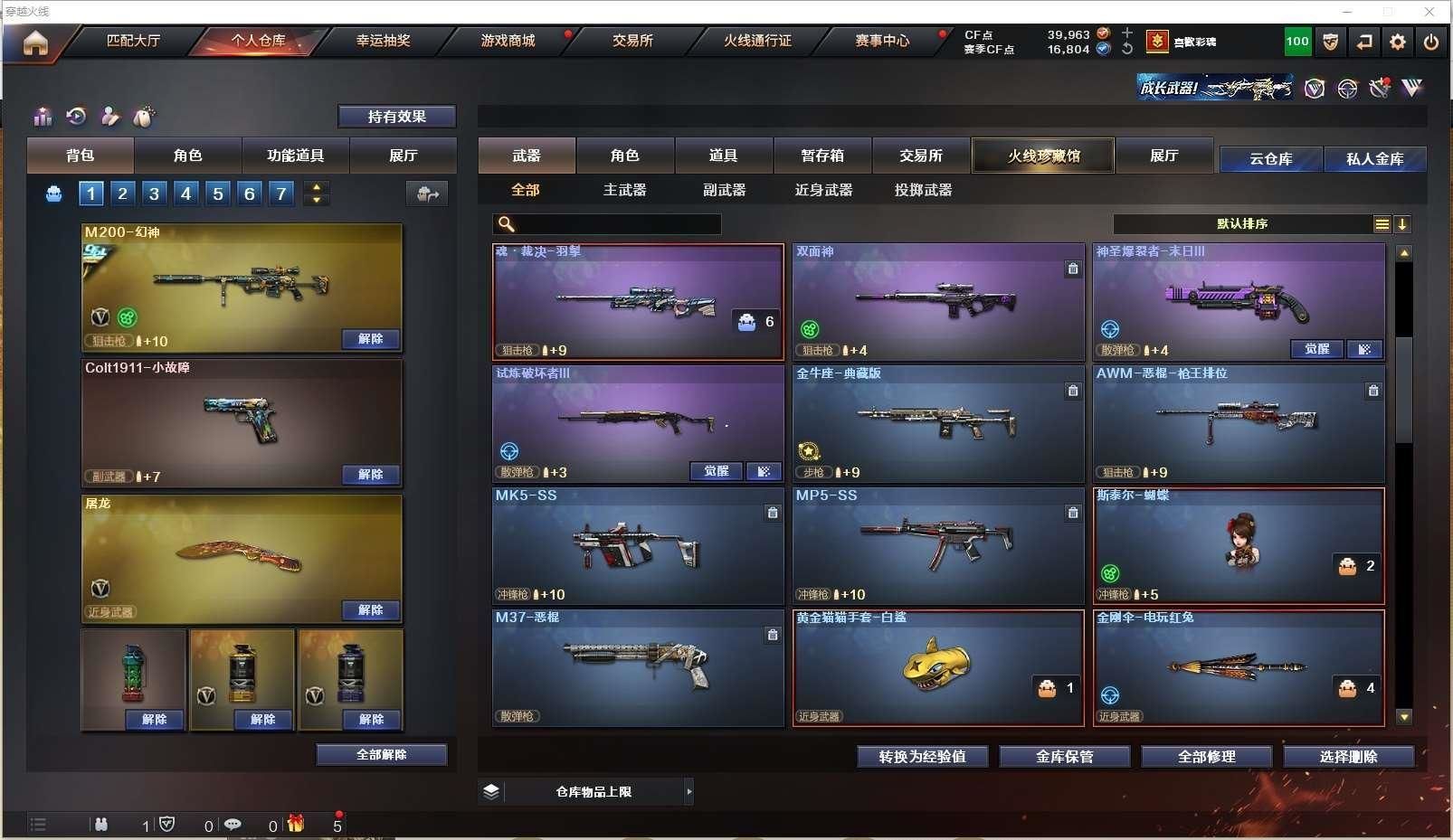Click the 持有效果 button

396,117
